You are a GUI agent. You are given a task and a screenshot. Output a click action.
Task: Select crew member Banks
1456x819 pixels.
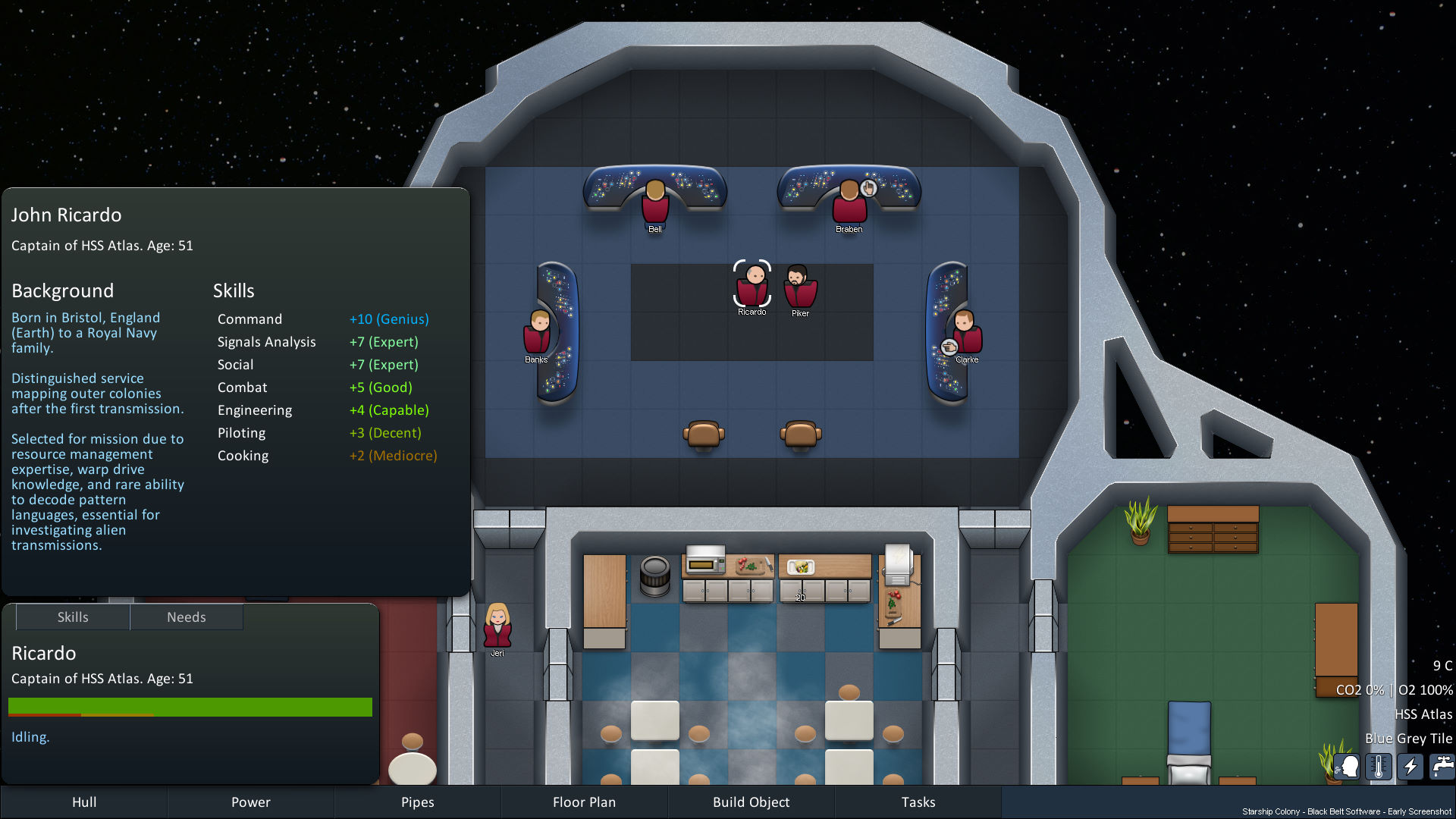[x=537, y=332]
